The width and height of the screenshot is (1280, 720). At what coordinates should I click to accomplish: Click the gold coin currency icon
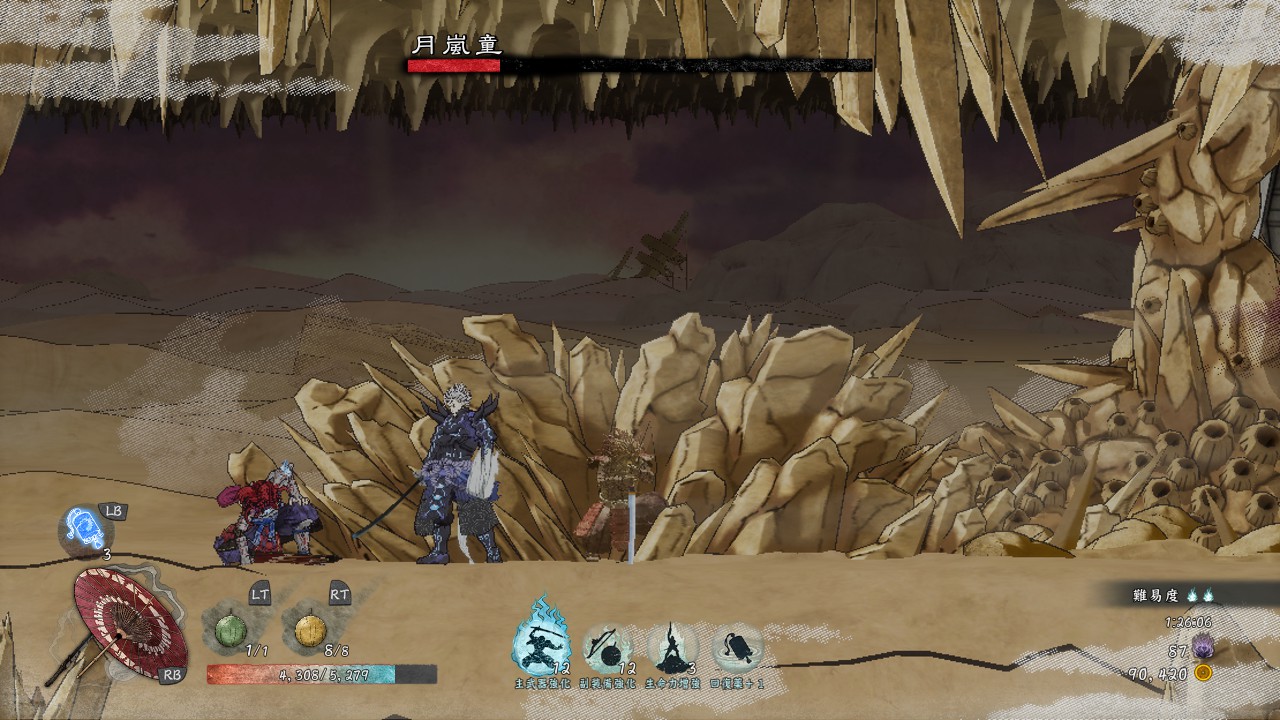pos(1203,673)
